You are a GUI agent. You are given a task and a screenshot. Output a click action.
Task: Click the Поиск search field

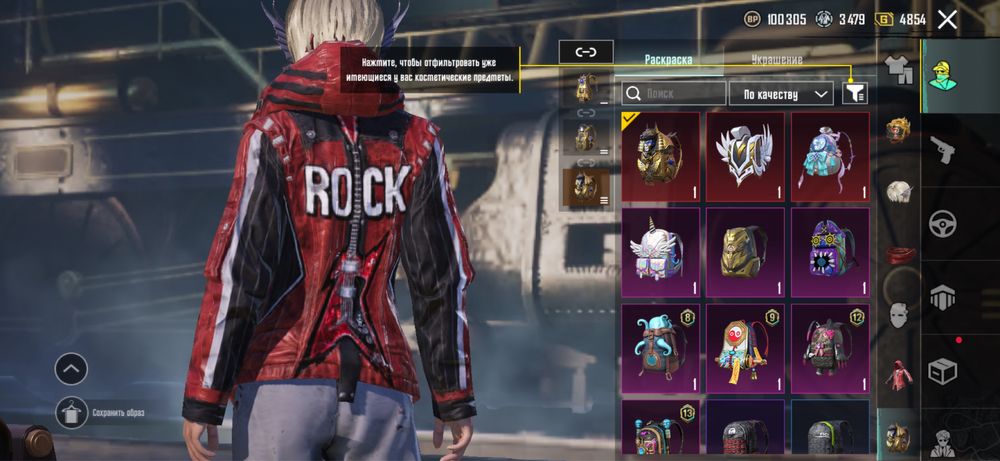(x=673, y=94)
